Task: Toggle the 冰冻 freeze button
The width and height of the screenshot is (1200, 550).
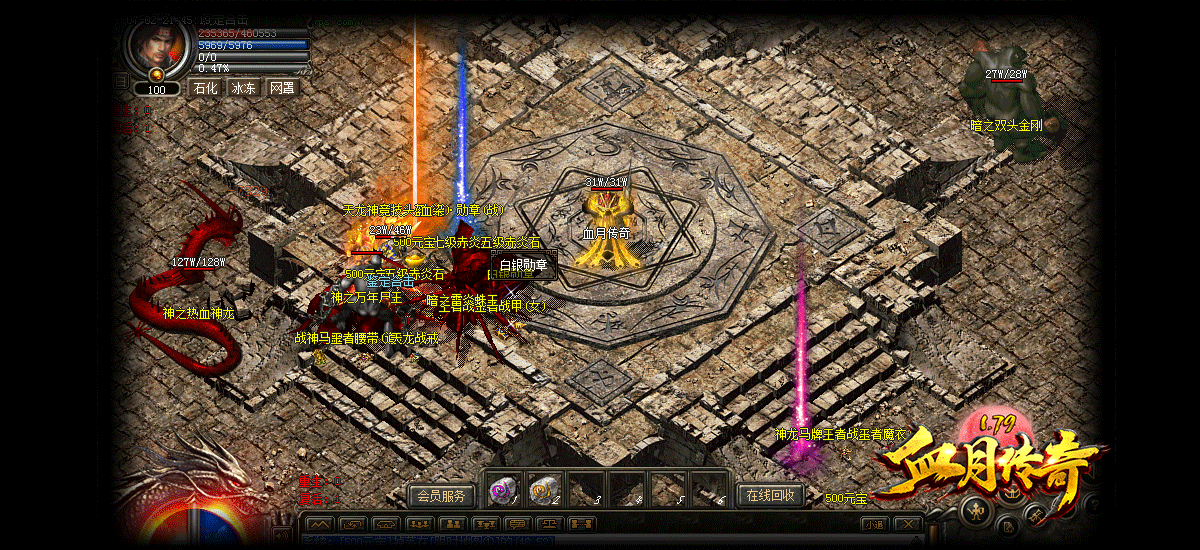Action: (244, 88)
